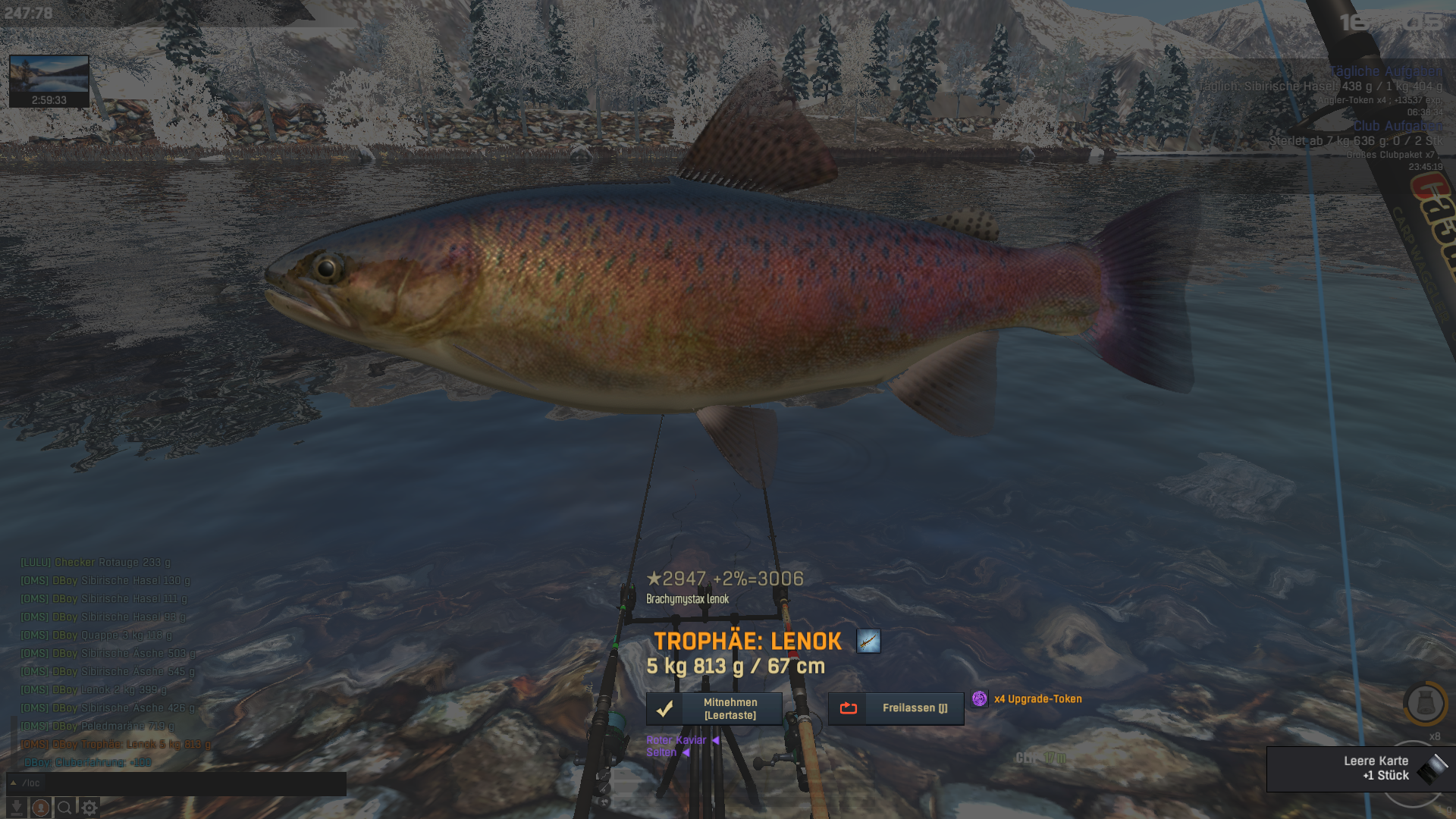1456x819 pixels.
Task: Expand the chat channel arrow
Action: click(x=13, y=783)
